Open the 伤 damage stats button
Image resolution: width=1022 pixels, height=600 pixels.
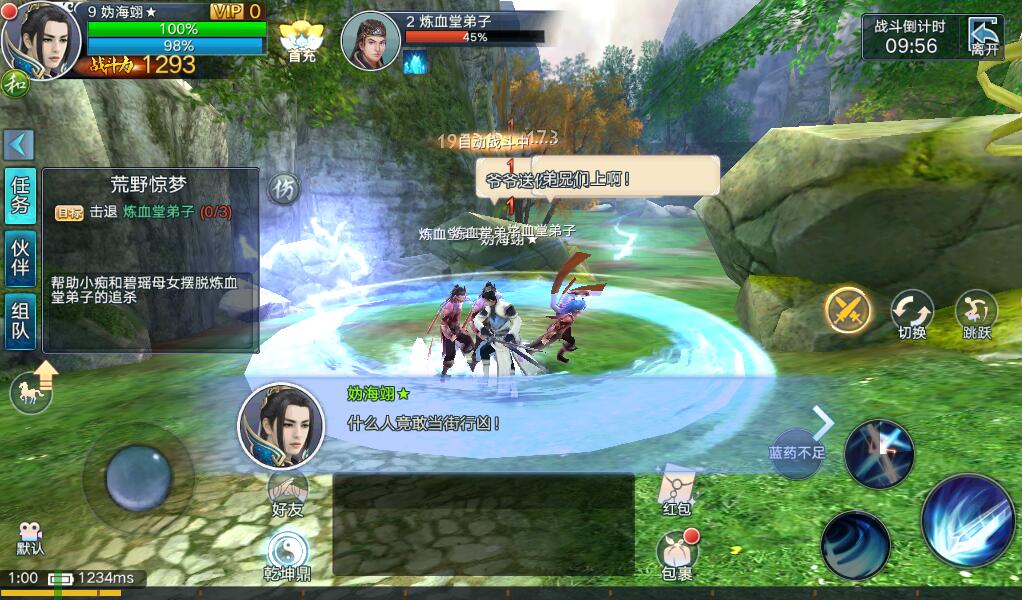pyautogui.click(x=285, y=188)
